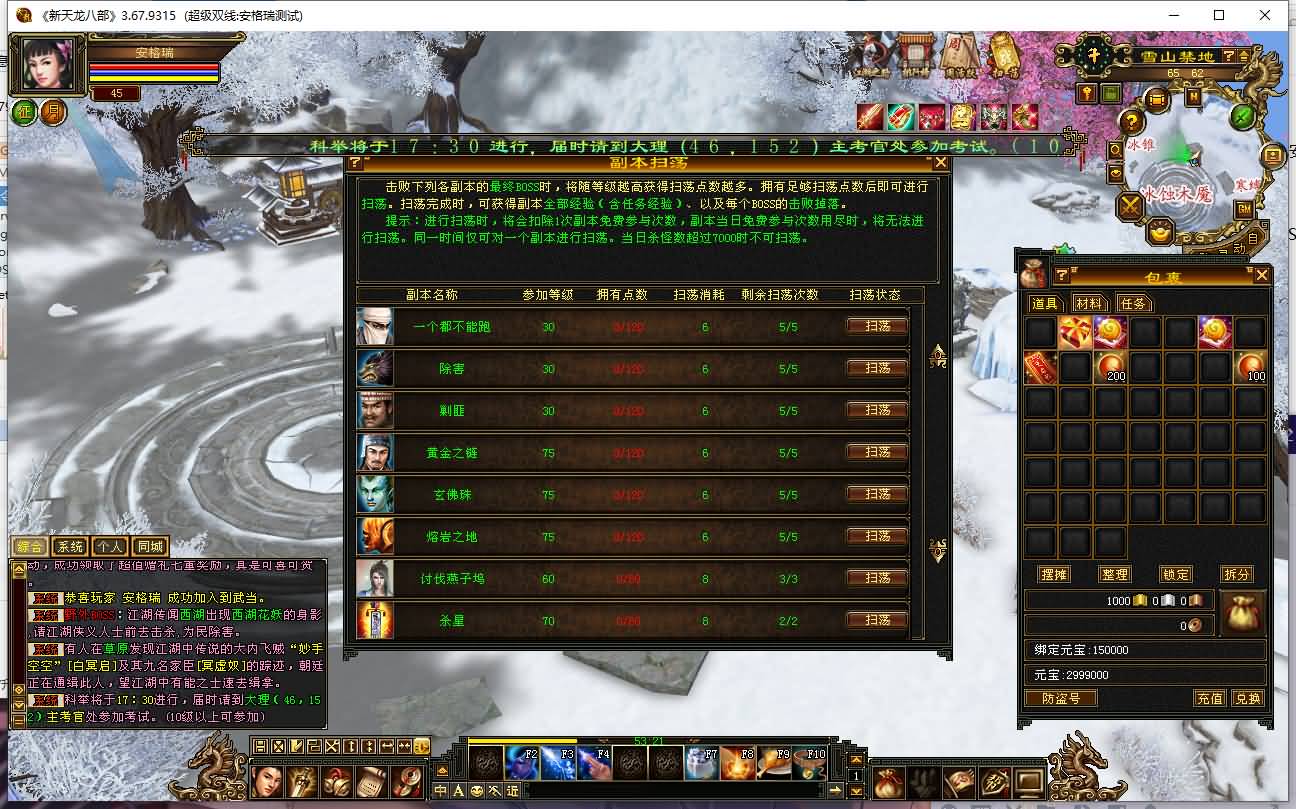Click the H icon beside the minimap

click(1192, 96)
